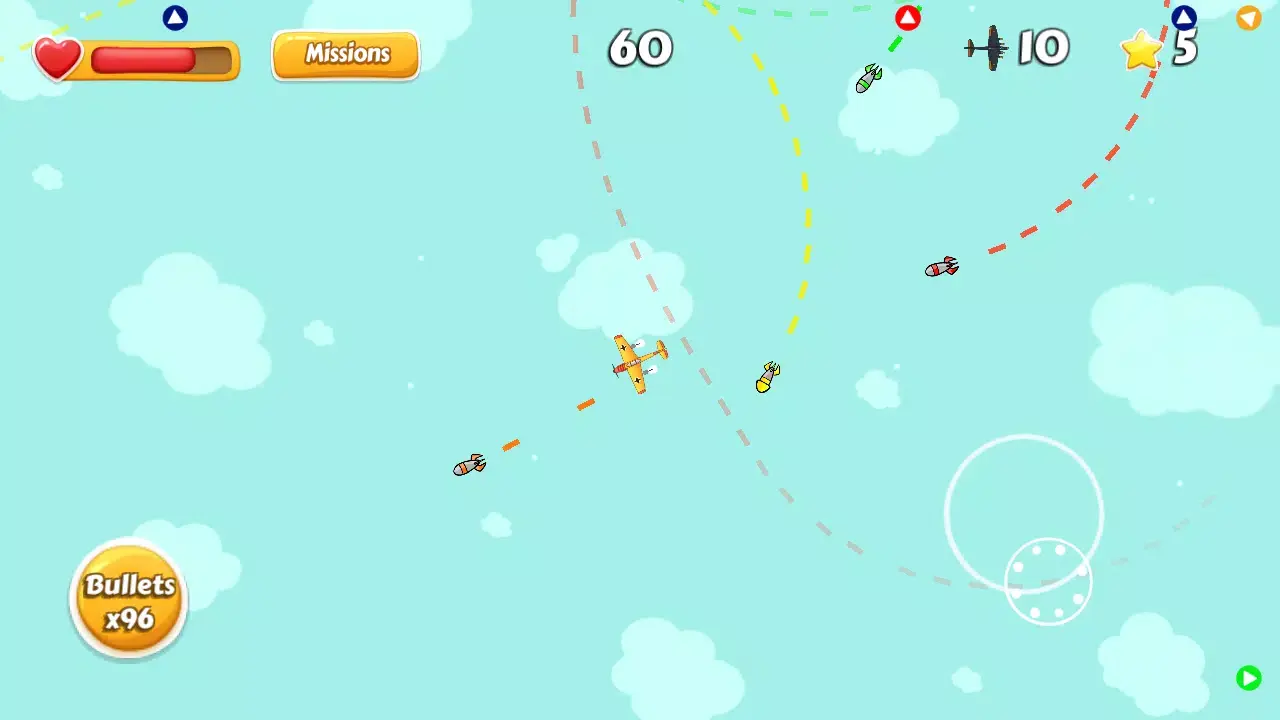Click the red missile on the right
Viewport: 1280px width, 720px height.
click(940, 267)
